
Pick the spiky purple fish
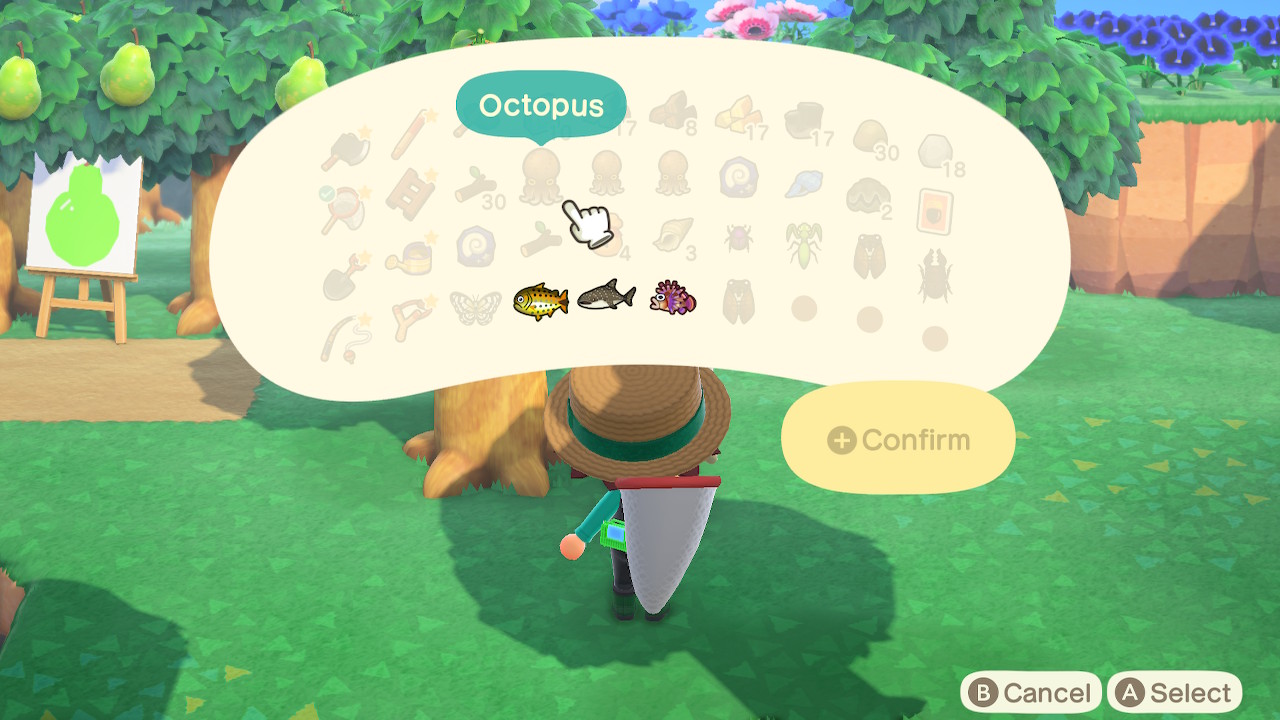point(672,298)
